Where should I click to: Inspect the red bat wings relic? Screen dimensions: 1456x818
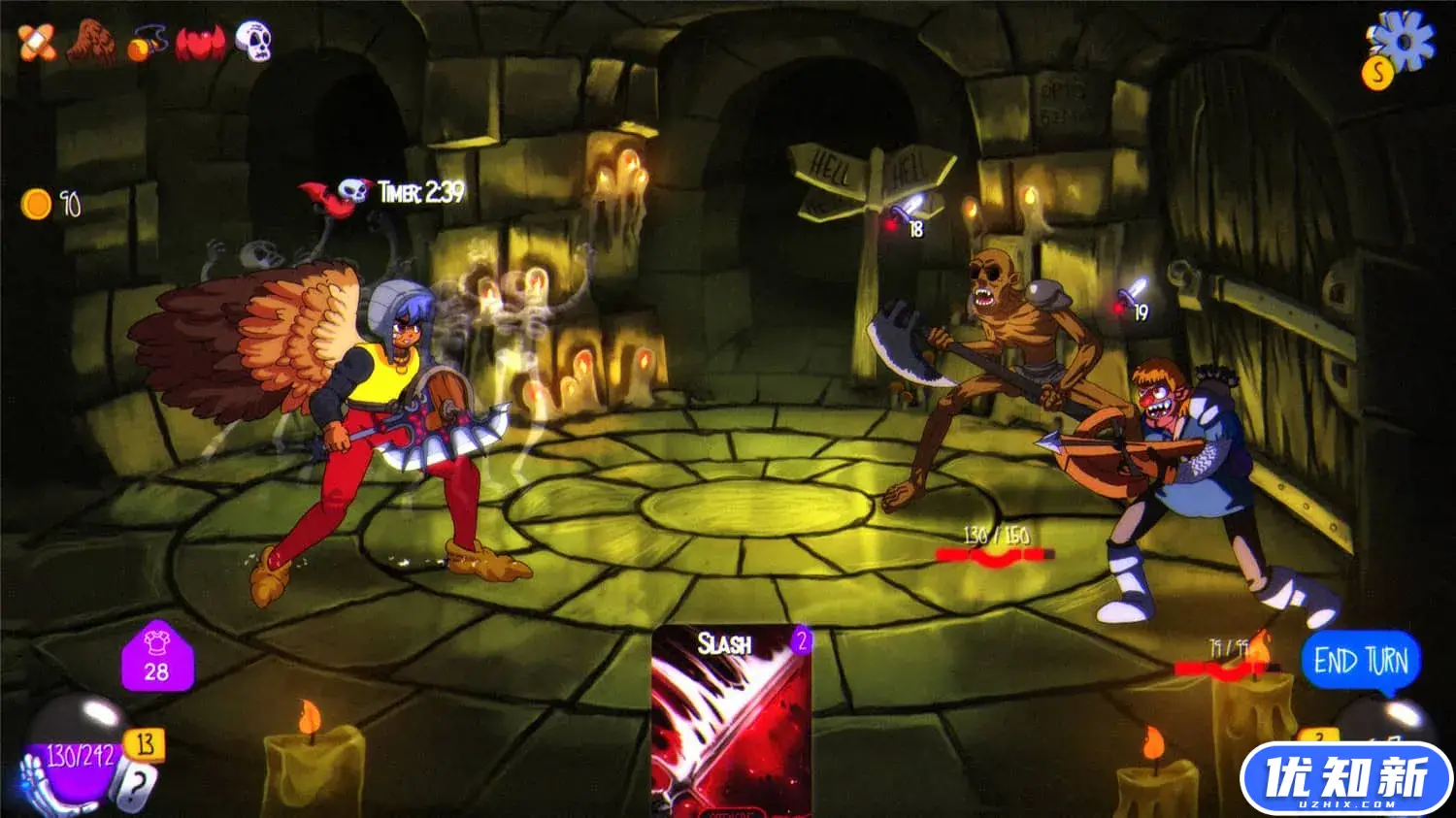(200, 44)
